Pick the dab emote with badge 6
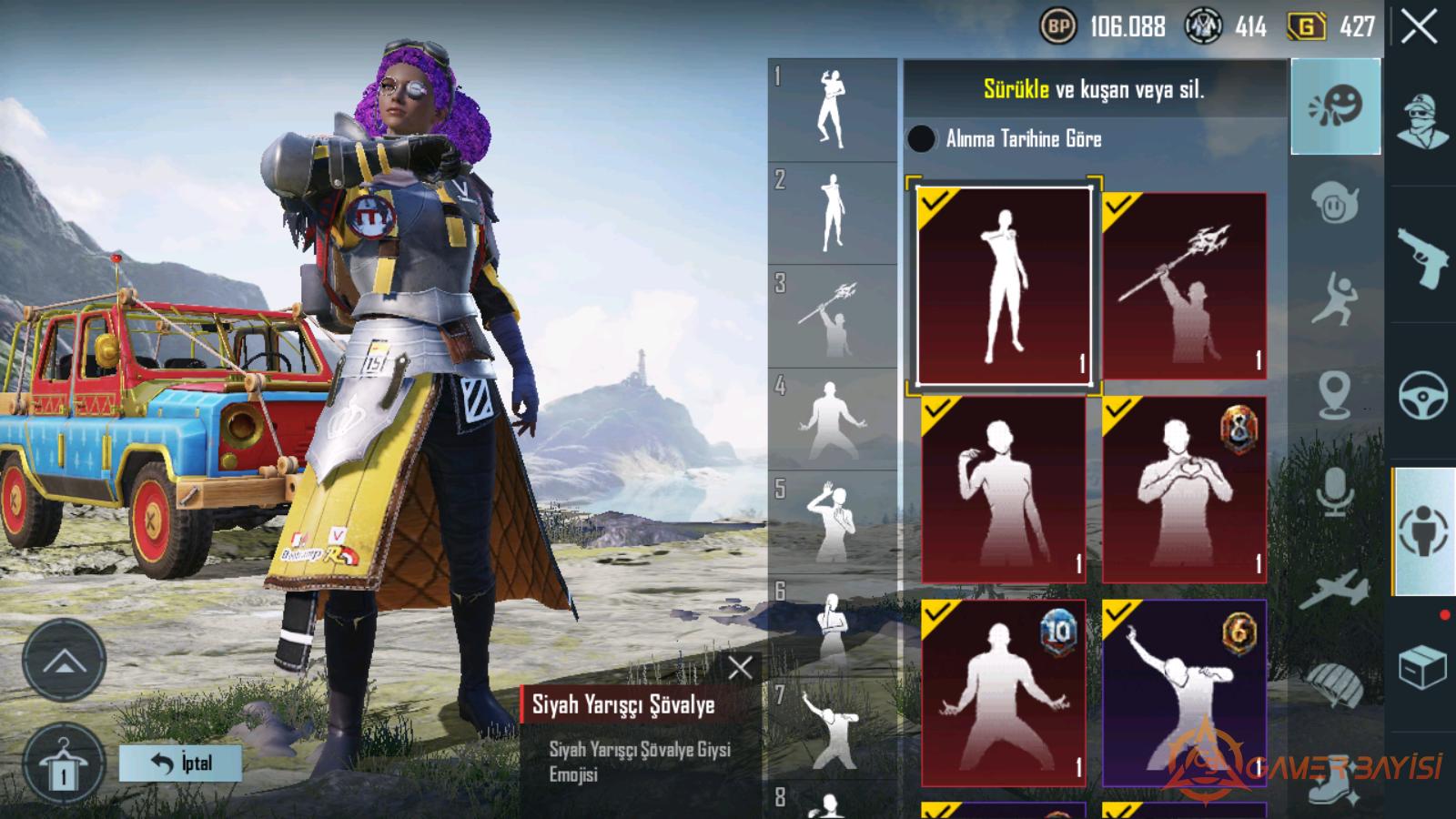The height and width of the screenshot is (819, 1456). (1184, 693)
